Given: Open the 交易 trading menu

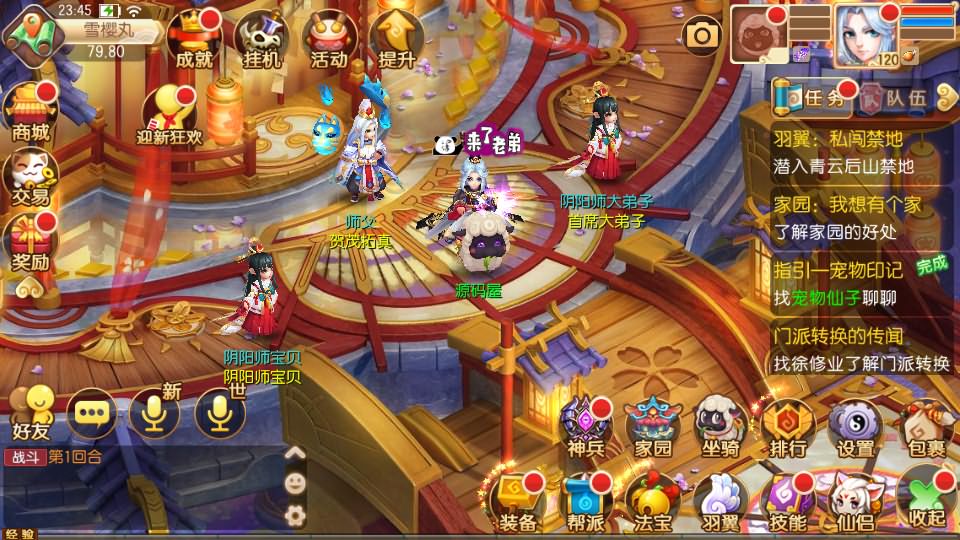Looking at the screenshot, I should [30, 177].
